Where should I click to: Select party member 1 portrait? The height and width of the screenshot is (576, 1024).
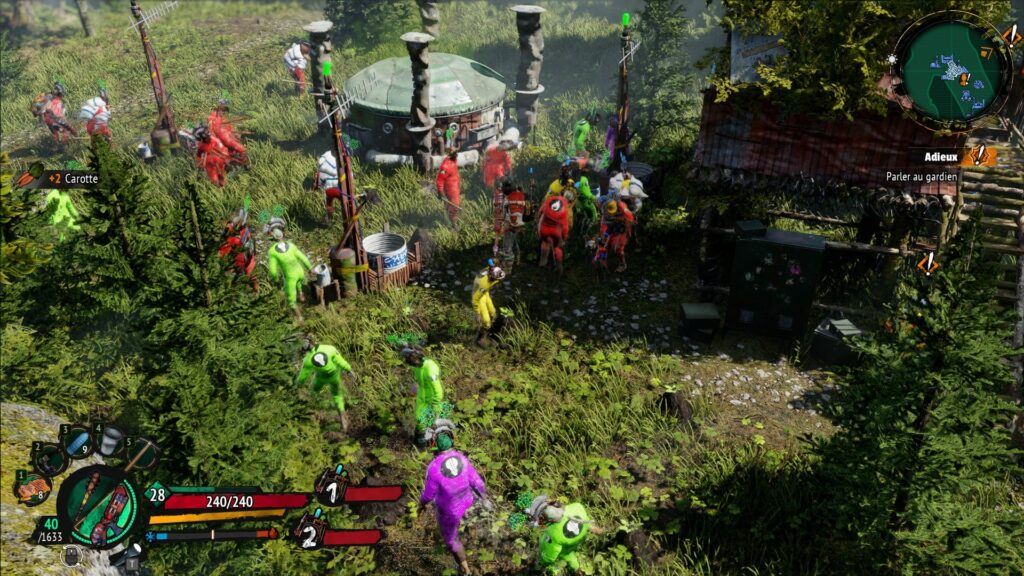[x=332, y=489]
